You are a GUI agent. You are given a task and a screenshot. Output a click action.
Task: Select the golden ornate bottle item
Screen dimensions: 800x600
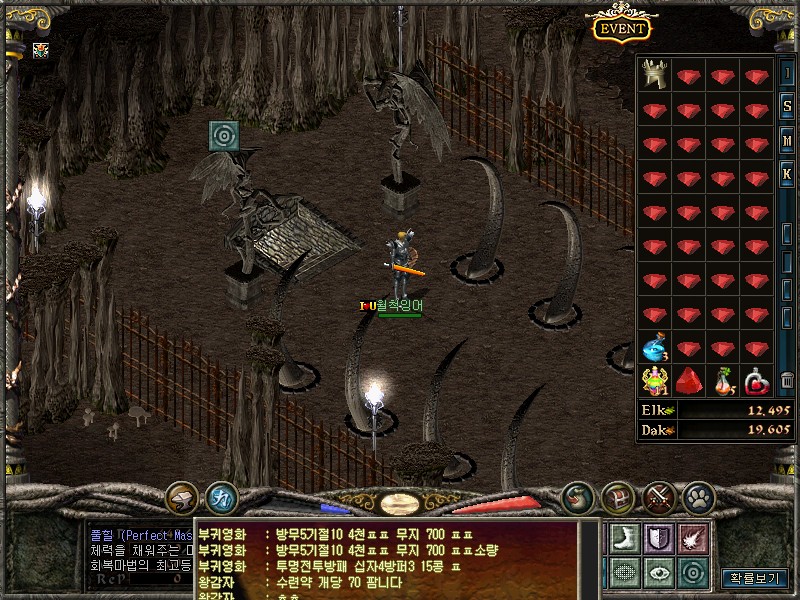pyautogui.click(x=655, y=381)
